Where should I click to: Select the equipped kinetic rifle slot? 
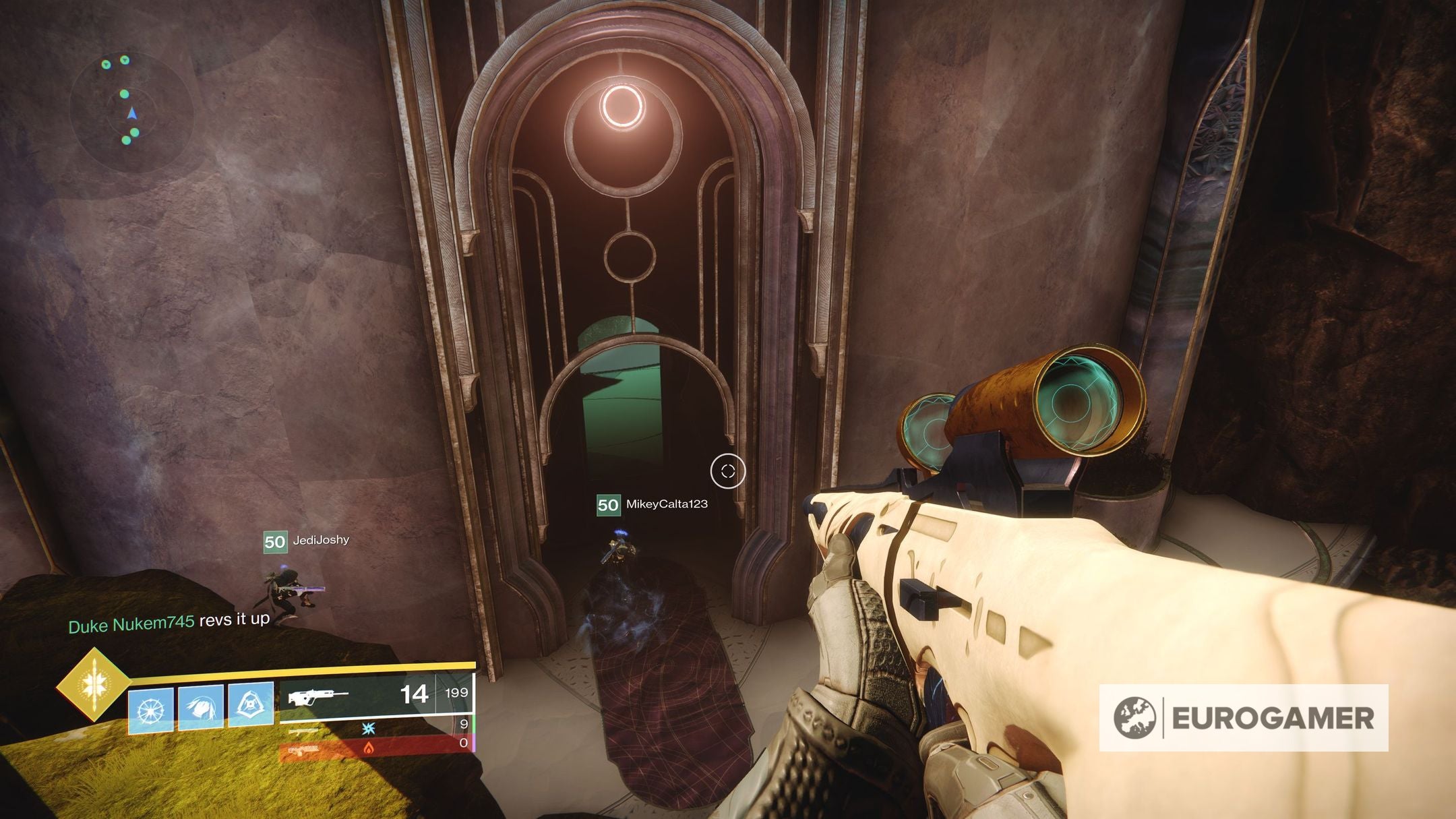(376, 695)
